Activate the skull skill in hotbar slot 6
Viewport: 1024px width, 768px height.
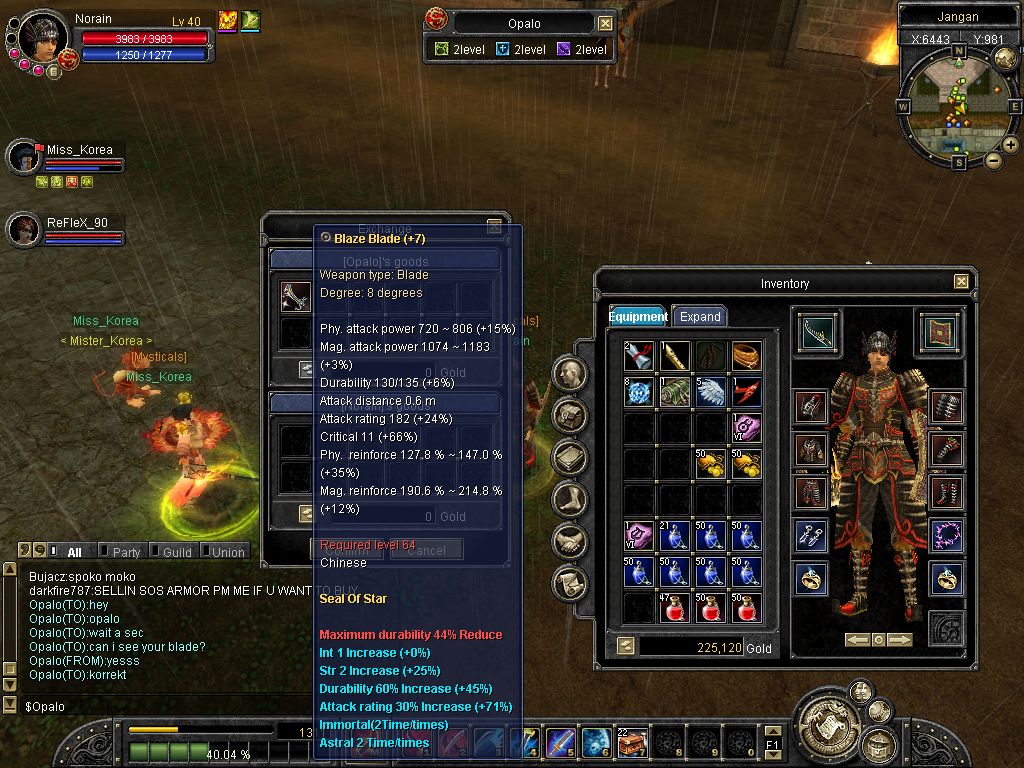(x=596, y=742)
